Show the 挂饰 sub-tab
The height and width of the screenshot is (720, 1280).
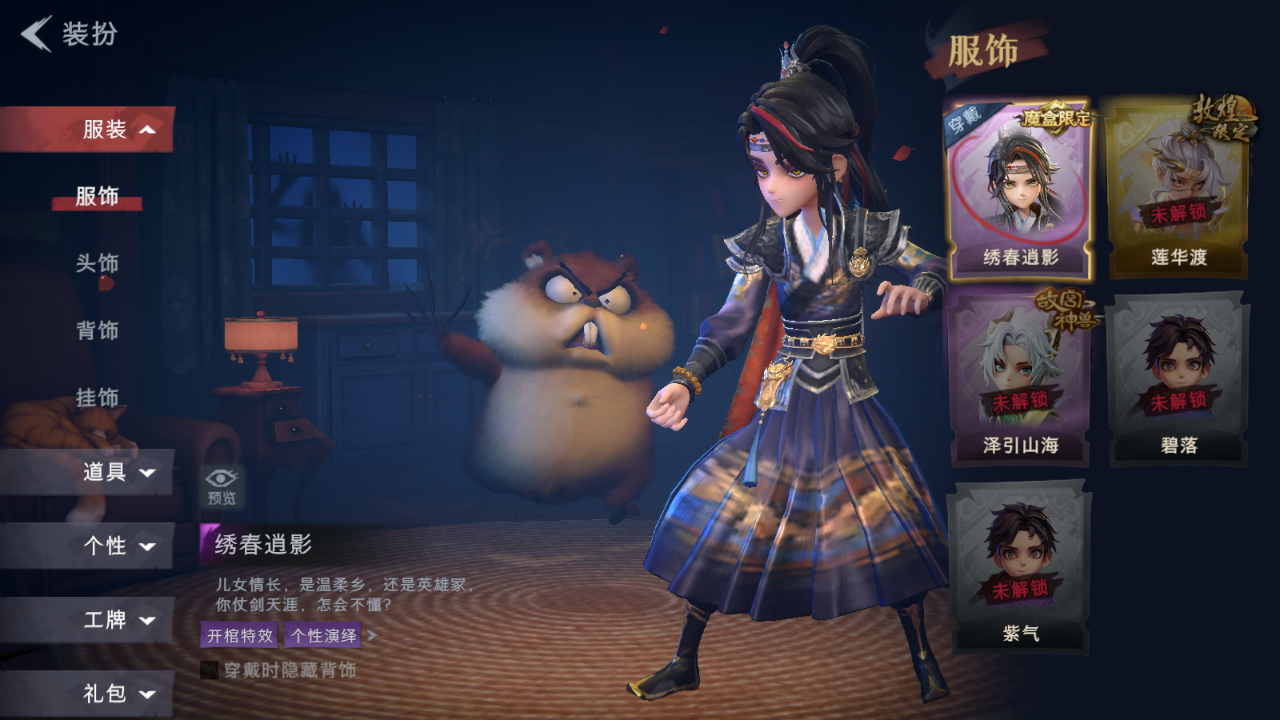(97, 397)
